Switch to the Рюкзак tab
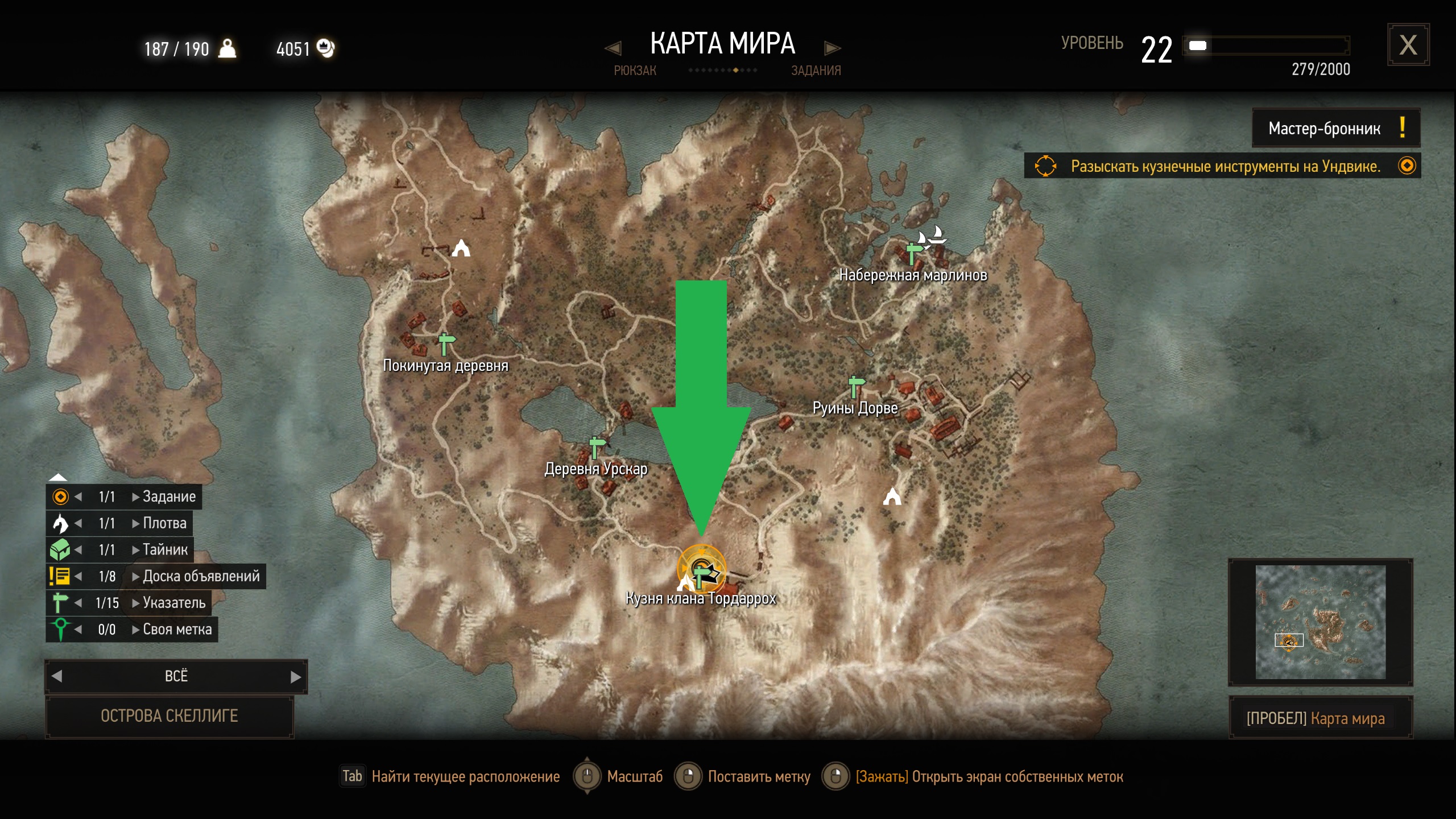Screen dimensions: 1456x819 click(x=634, y=70)
